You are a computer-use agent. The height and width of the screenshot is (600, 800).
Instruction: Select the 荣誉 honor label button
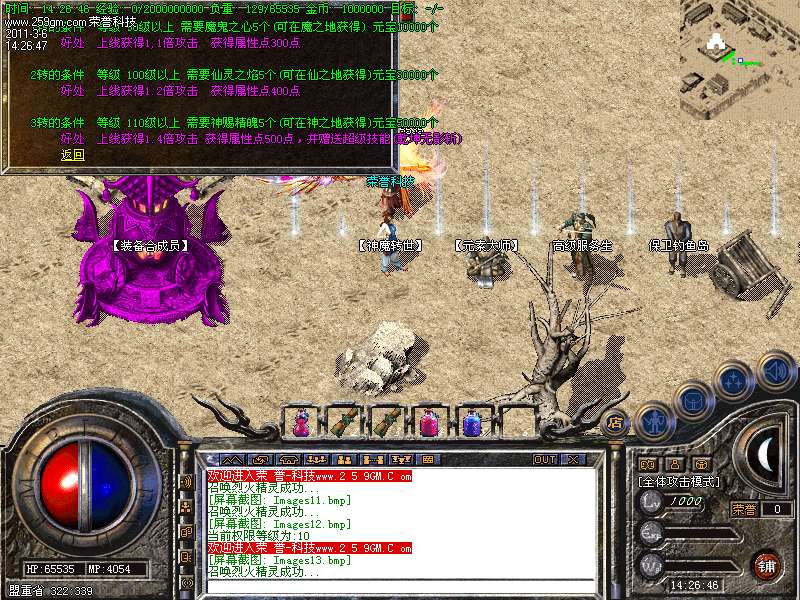(743, 509)
